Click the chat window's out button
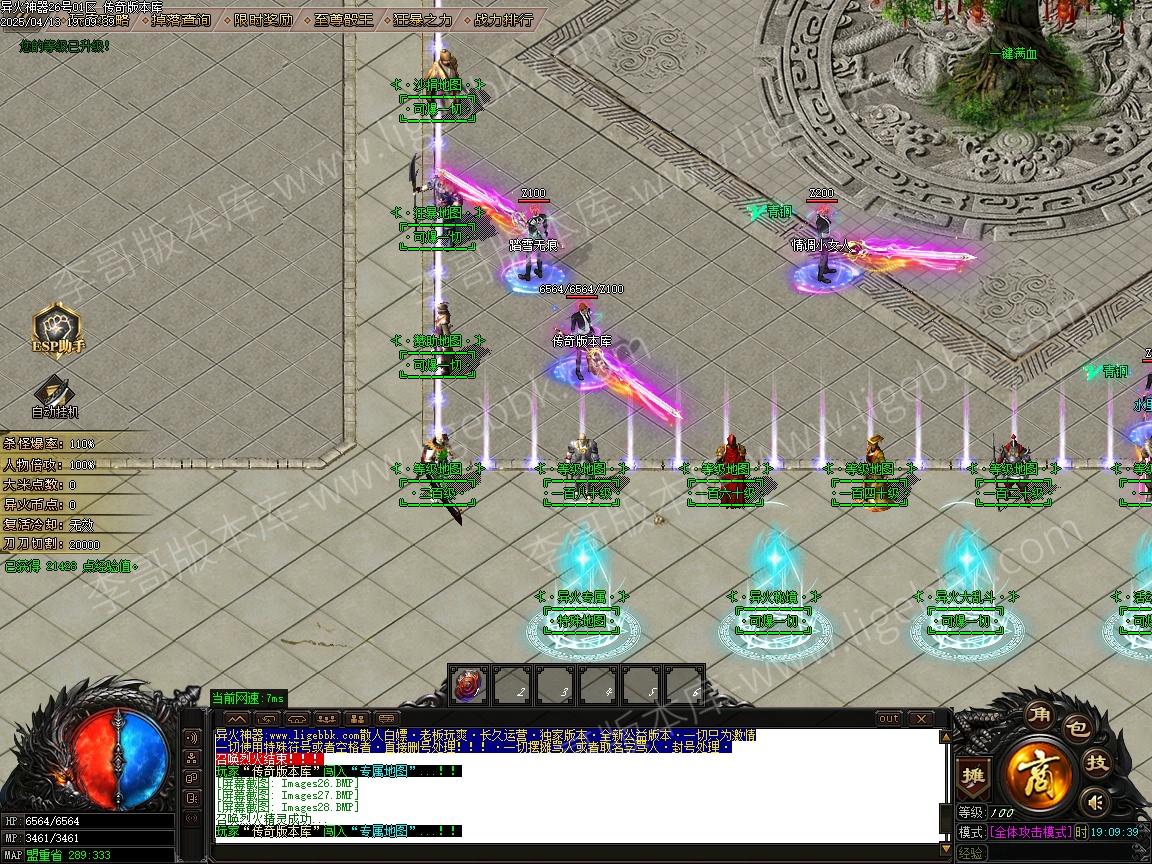 coord(889,719)
